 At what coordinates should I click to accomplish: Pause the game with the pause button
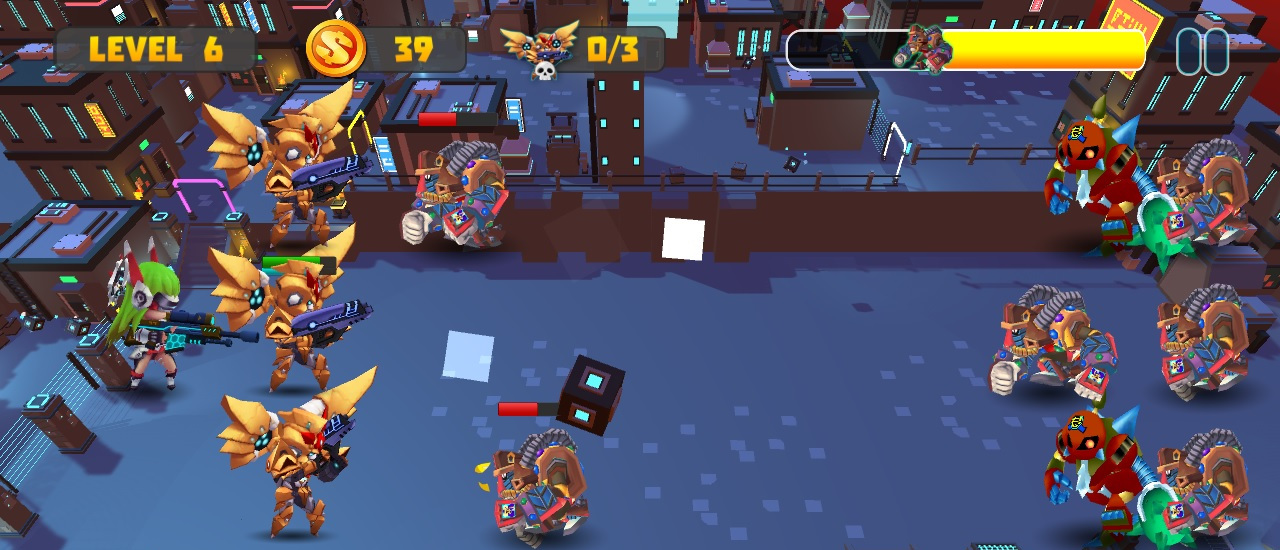tap(1201, 51)
